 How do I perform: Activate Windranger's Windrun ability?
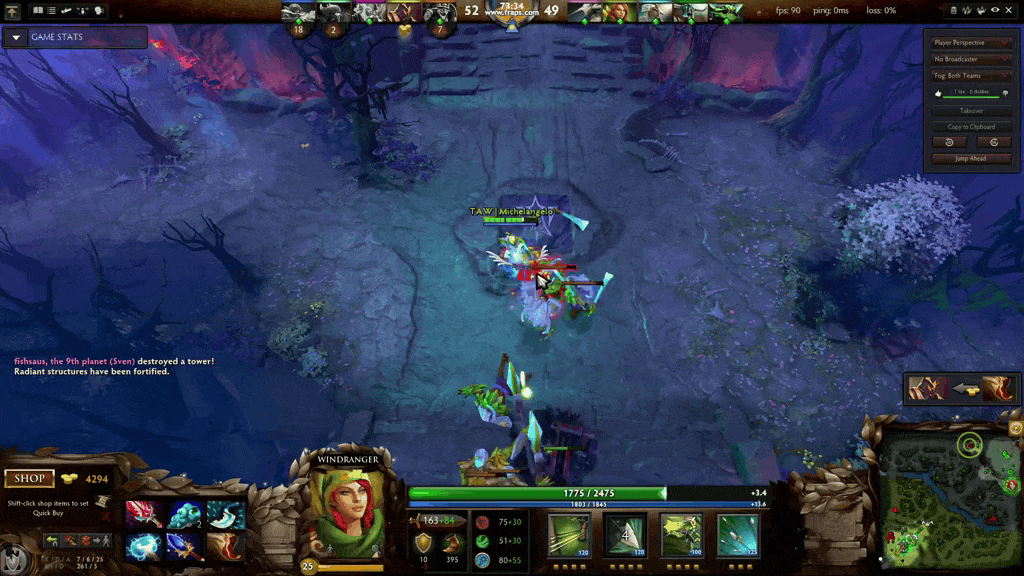681,534
